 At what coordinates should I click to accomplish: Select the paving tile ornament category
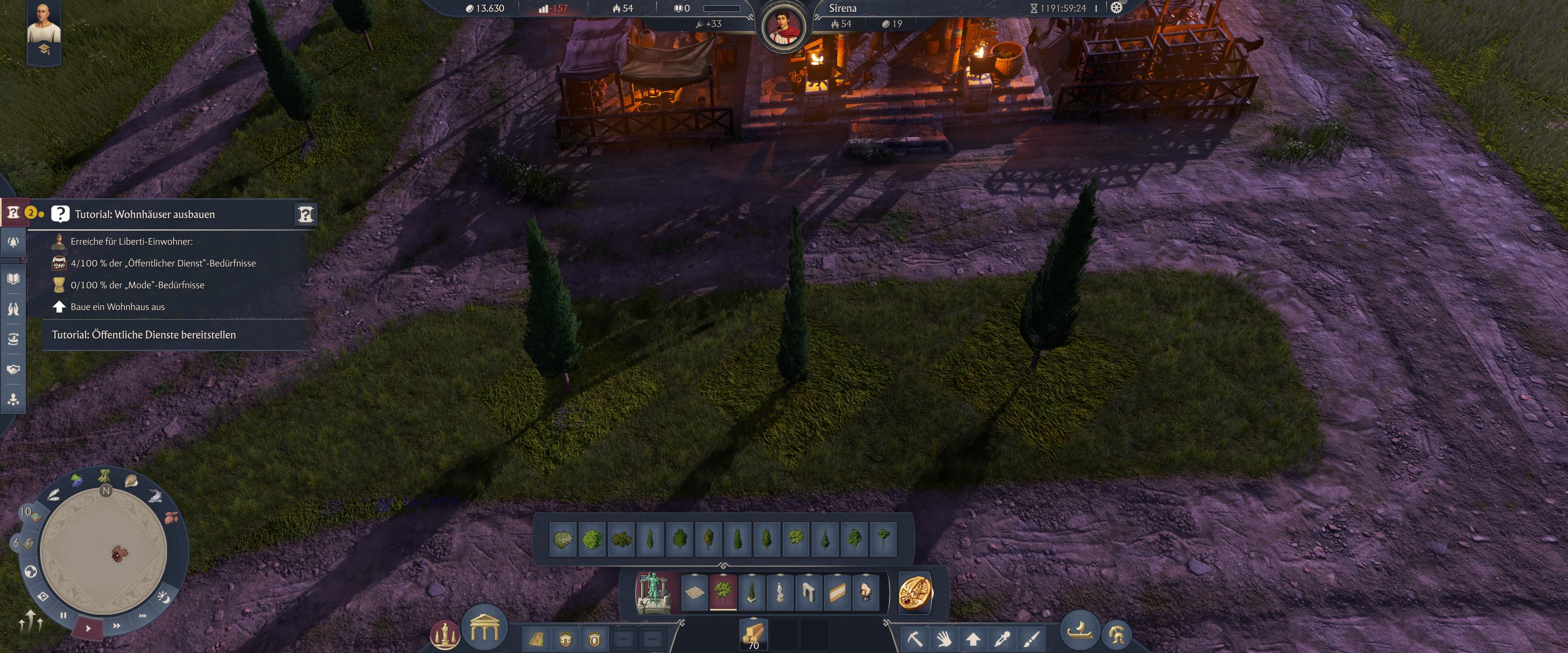click(695, 591)
